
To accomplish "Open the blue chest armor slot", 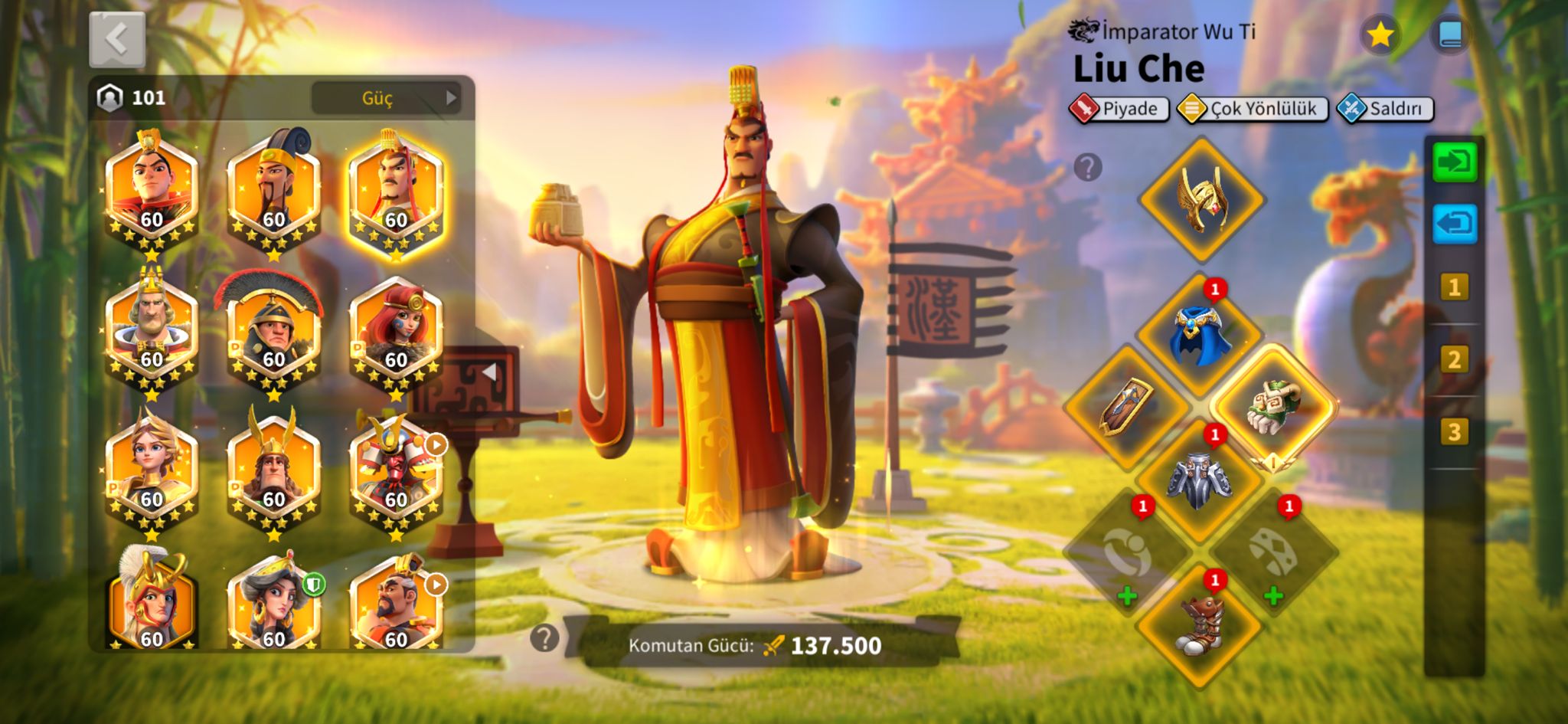I will point(1200,335).
